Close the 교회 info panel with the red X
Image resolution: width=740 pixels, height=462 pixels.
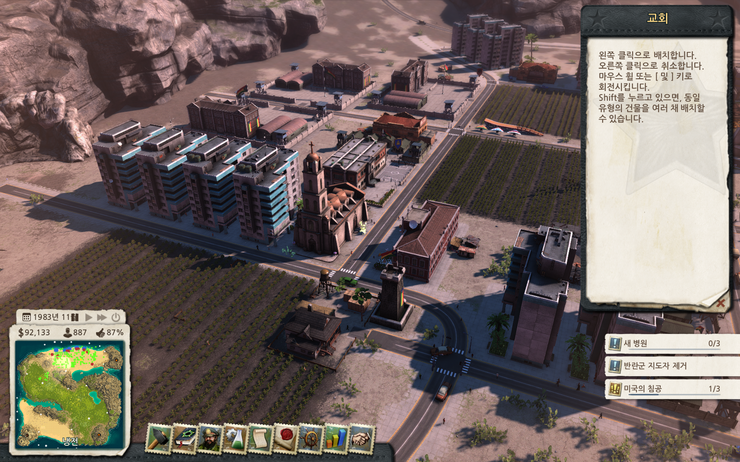(x=720, y=300)
